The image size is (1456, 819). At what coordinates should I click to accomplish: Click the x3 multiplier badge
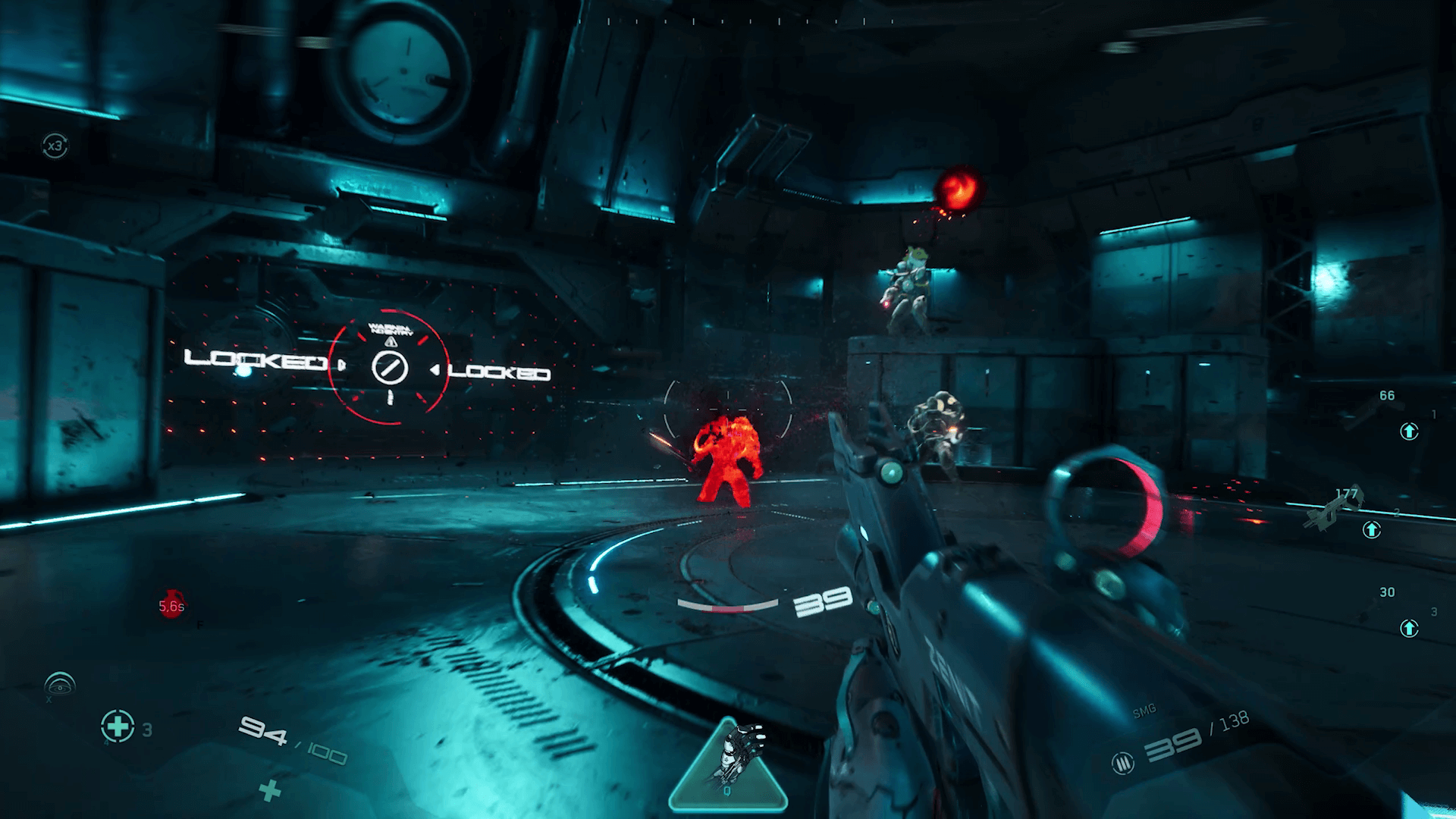(55, 146)
